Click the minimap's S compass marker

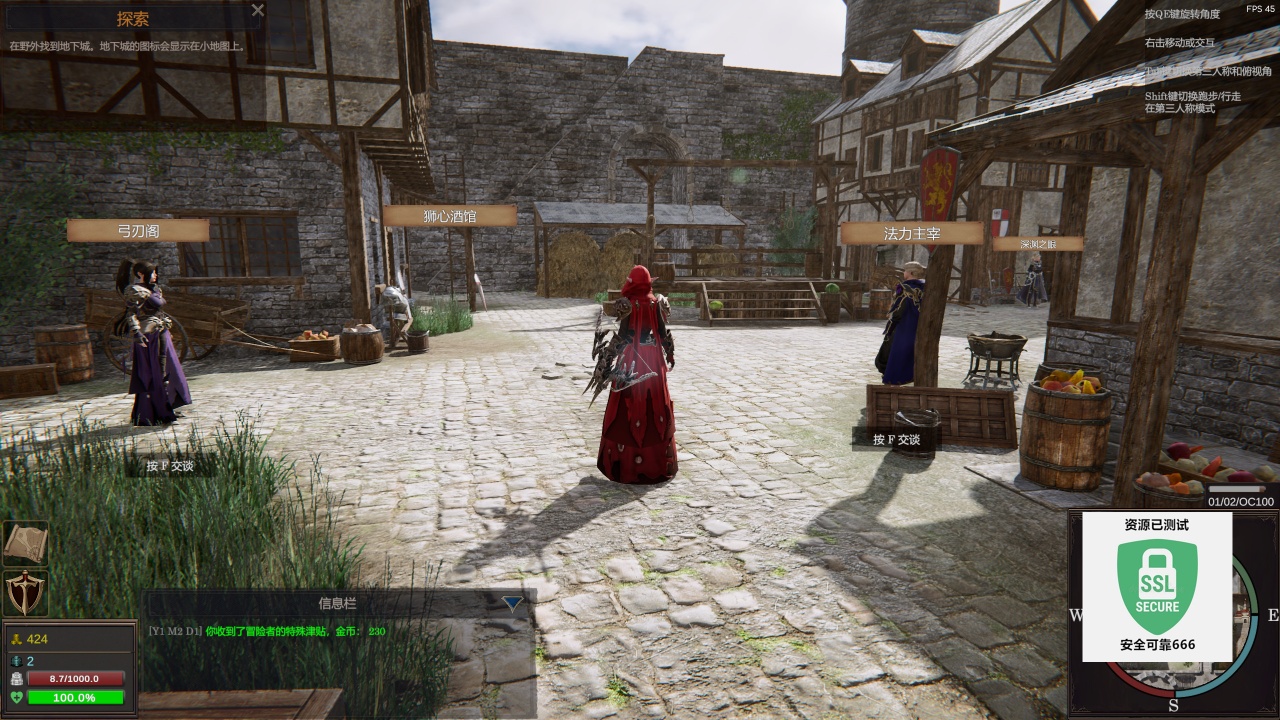(1173, 705)
